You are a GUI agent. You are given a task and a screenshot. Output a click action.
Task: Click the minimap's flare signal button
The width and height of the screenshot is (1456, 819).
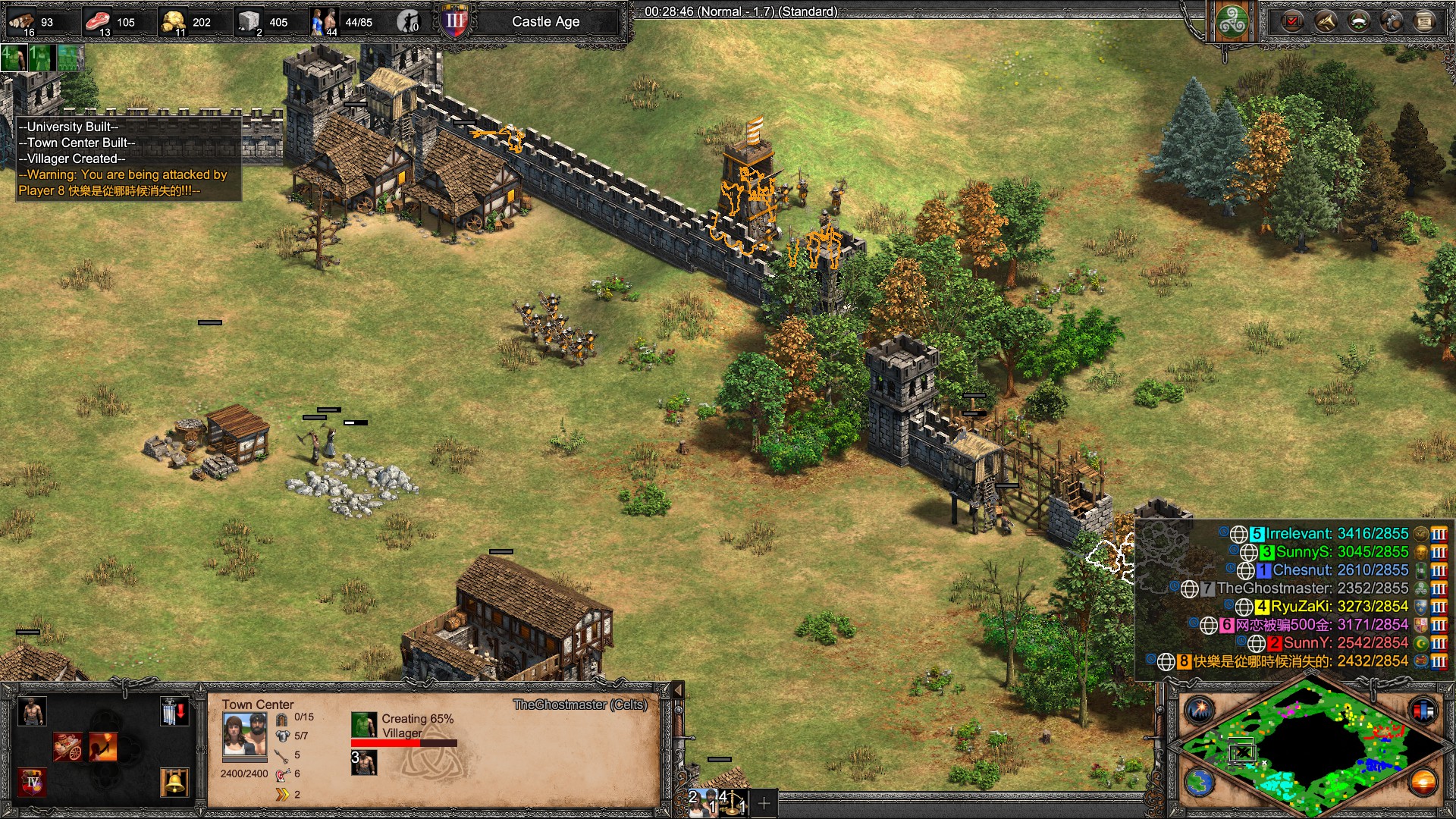pos(1200,711)
